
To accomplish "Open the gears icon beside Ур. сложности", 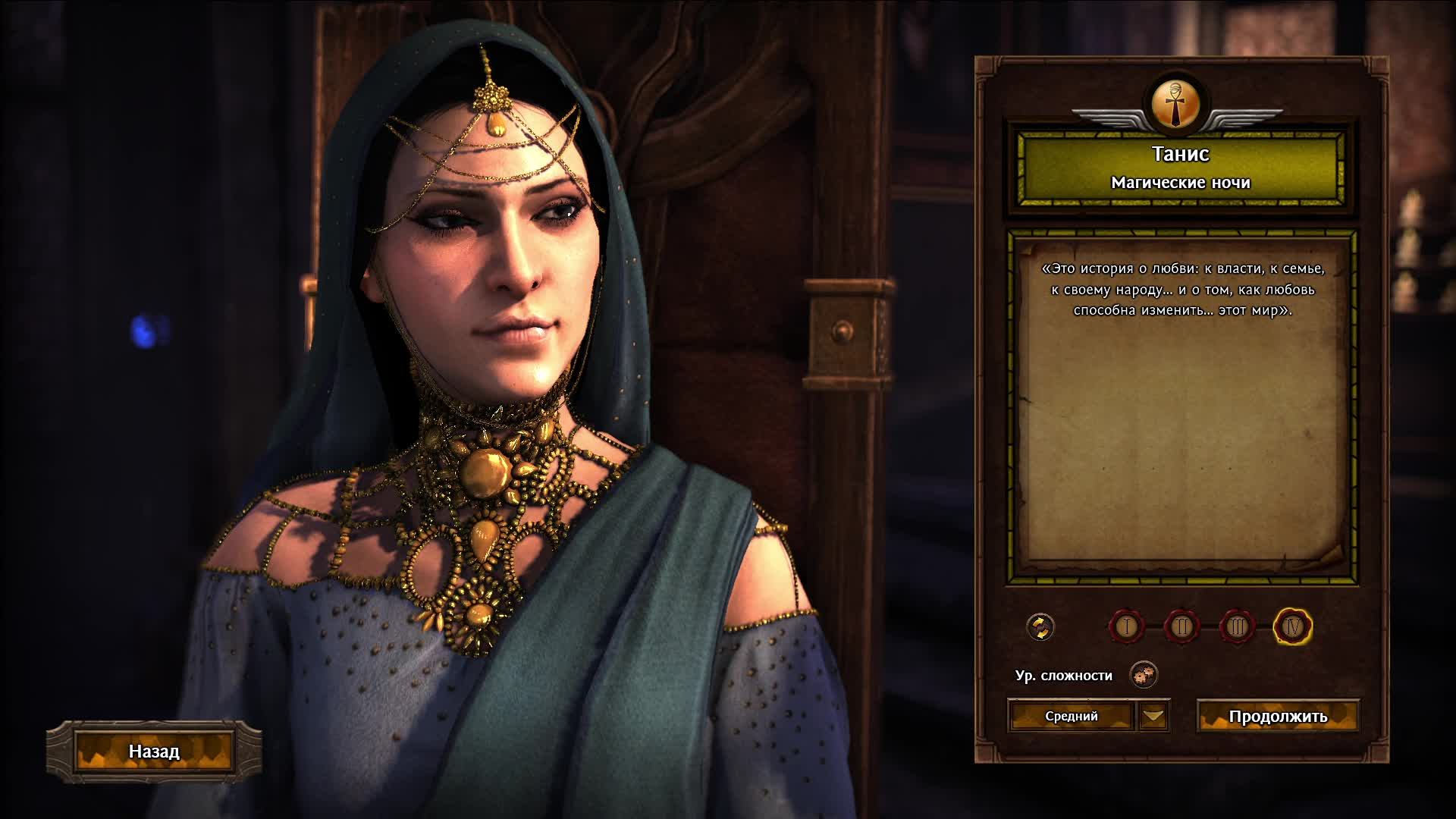I will [1144, 674].
